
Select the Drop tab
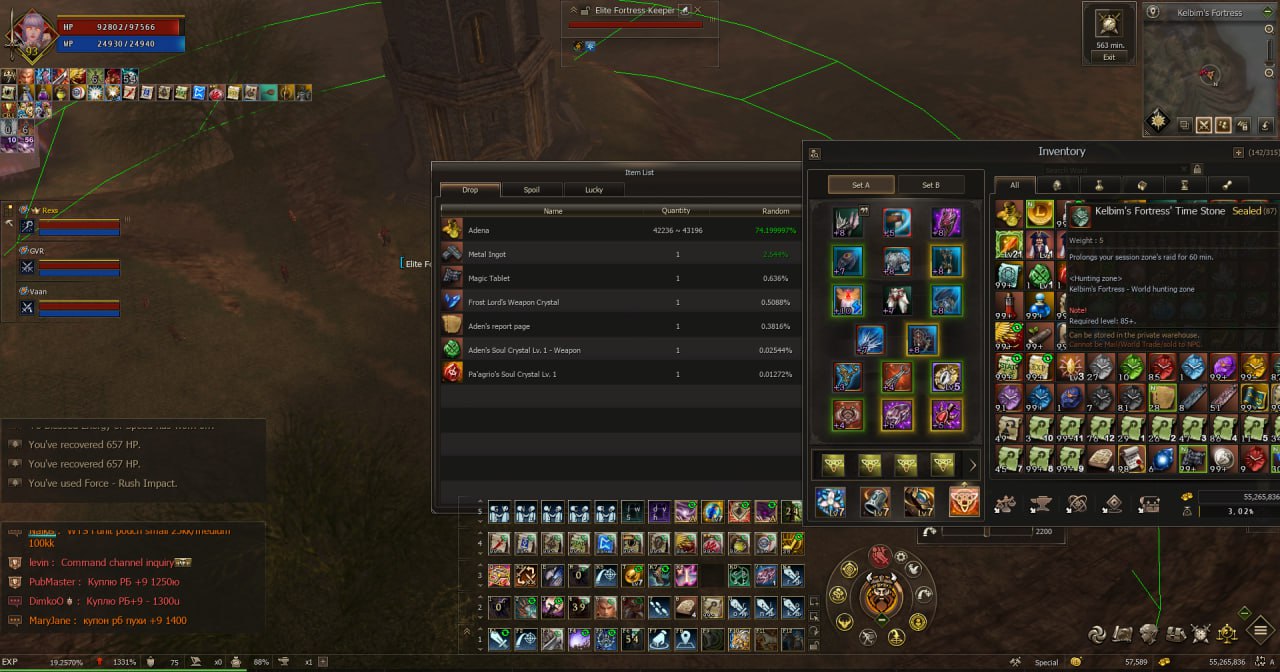(470, 189)
